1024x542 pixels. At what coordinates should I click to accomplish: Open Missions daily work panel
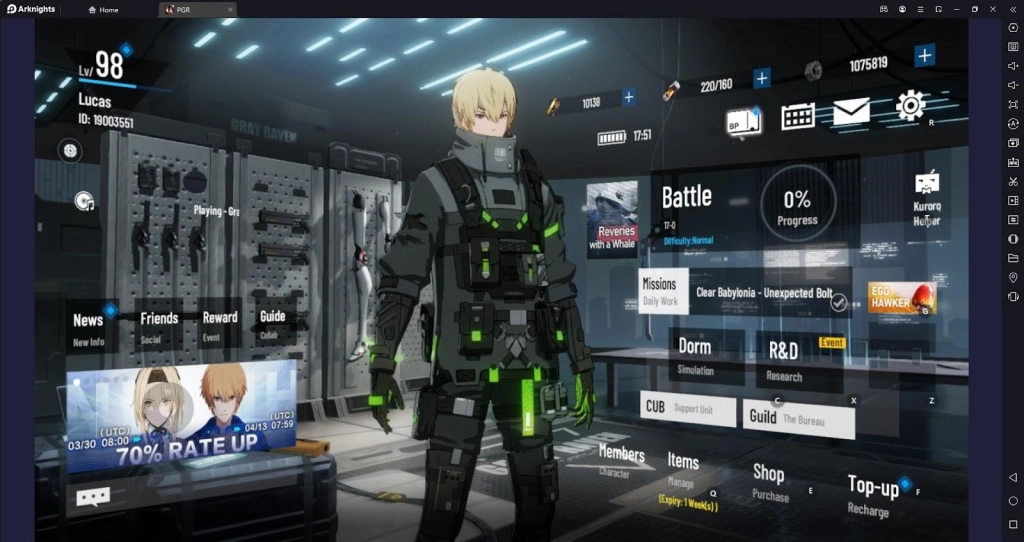[x=660, y=290]
